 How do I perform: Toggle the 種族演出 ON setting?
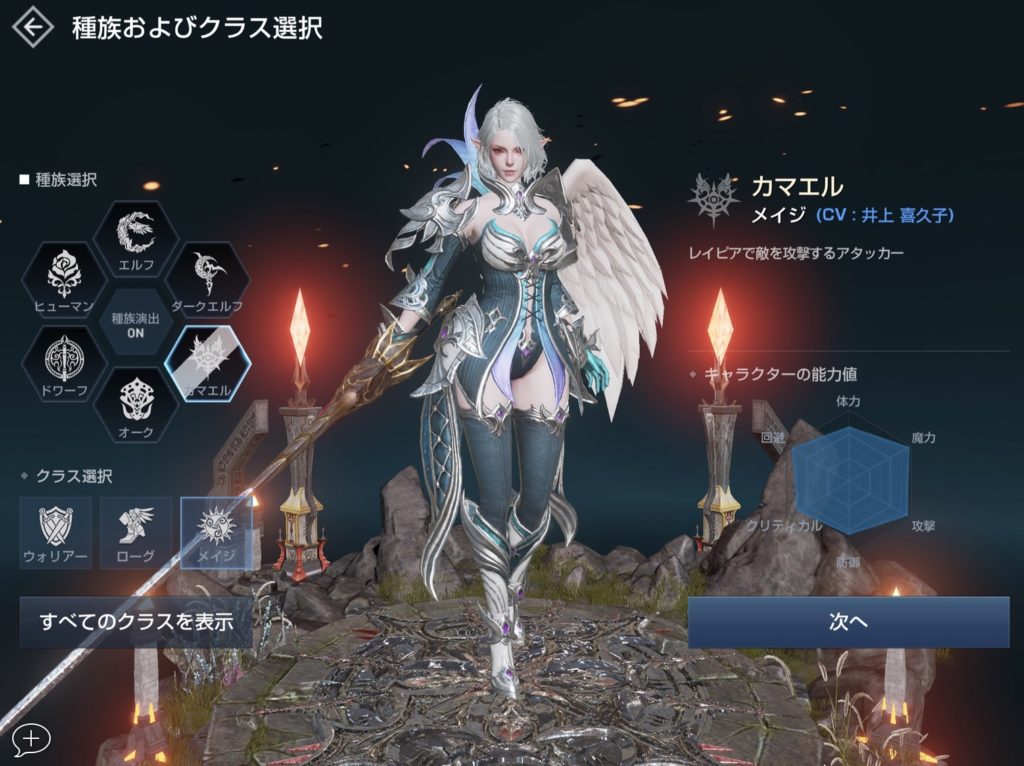pyautogui.click(x=135, y=321)
